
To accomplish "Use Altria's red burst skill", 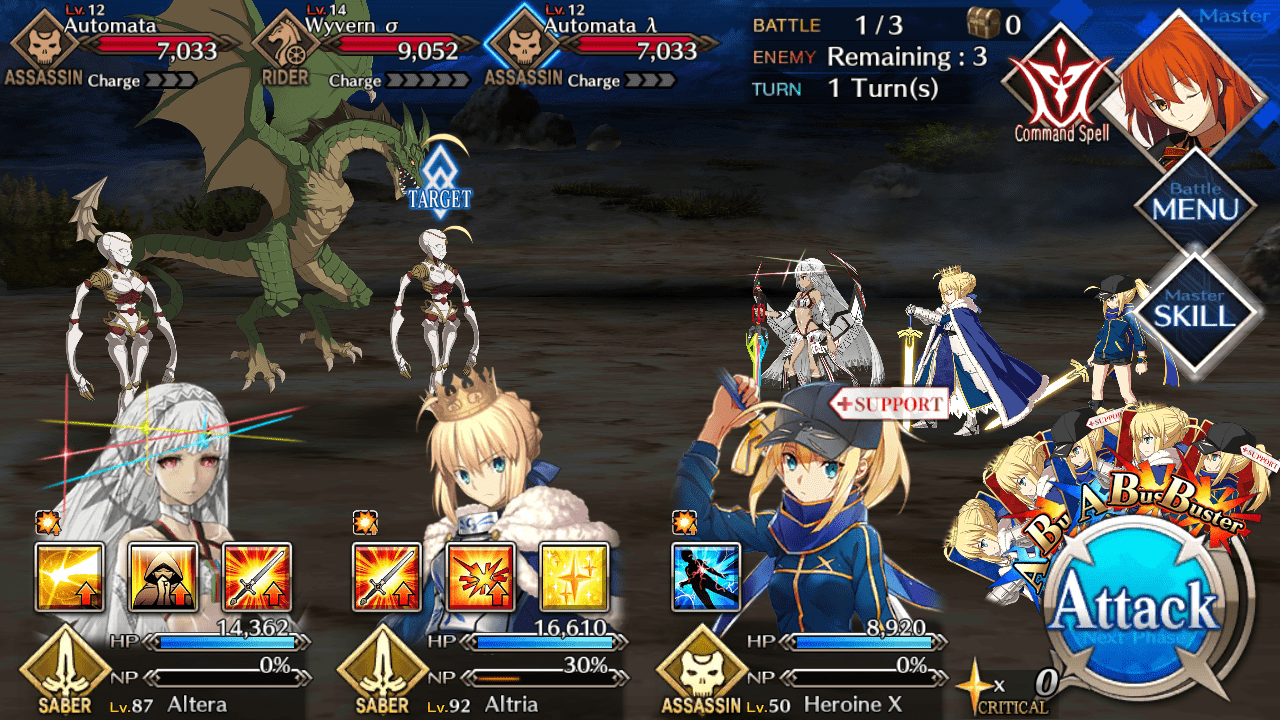I will coord(481,577).
